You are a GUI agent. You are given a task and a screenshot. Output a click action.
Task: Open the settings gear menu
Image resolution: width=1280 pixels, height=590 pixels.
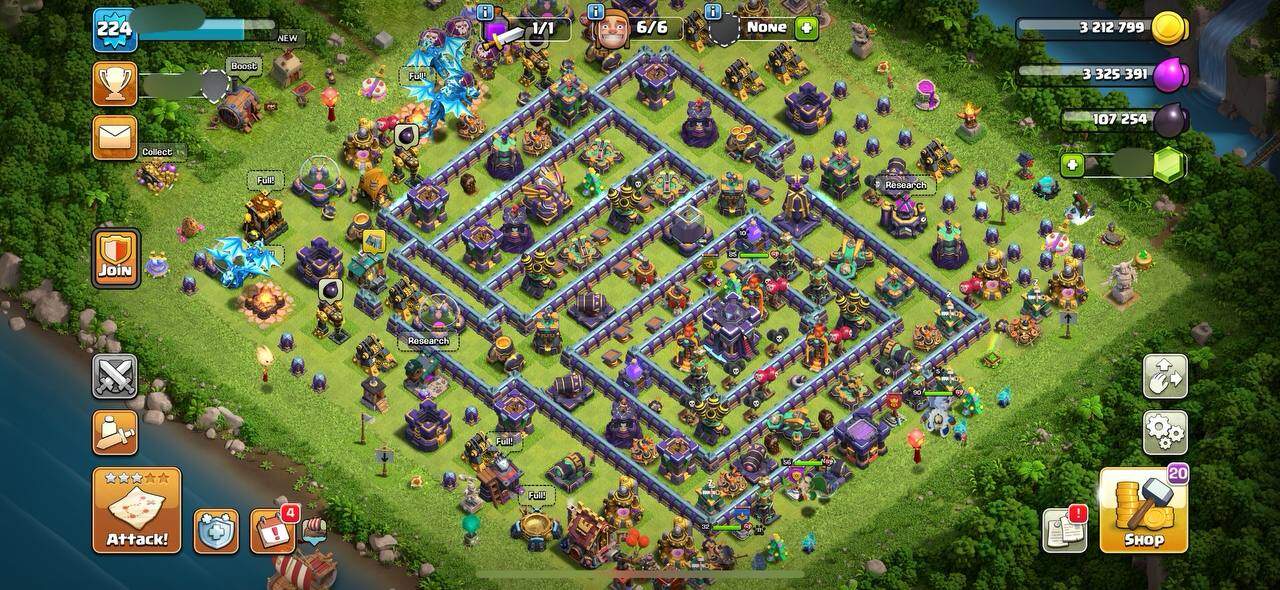(x=1165, y=432)
